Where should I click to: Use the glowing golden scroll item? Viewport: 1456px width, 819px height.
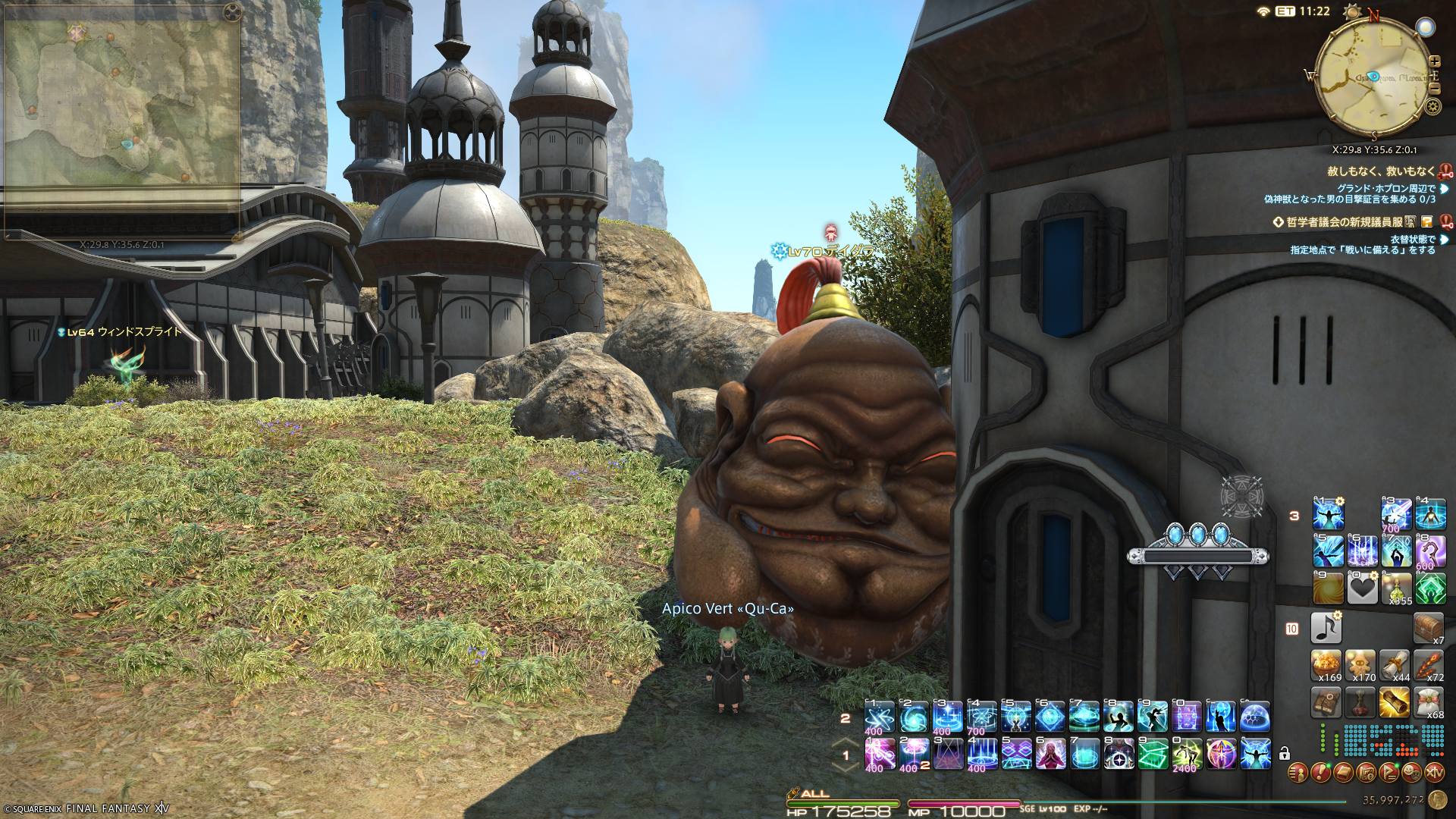click(x=1395, y=703)
